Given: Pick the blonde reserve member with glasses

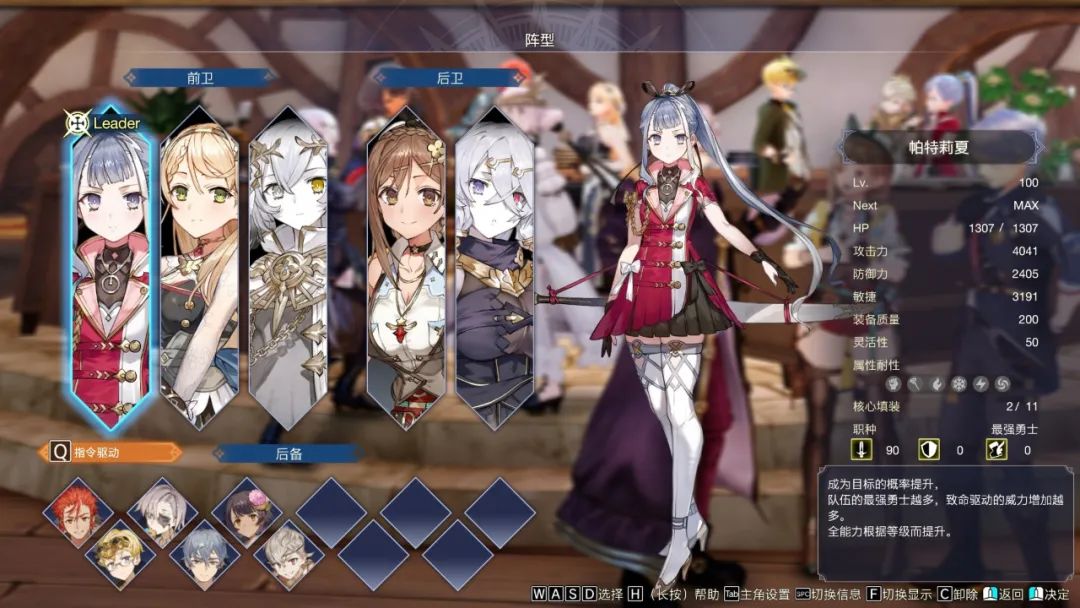Looking at the screenshot, I should [x=120, y=553].
